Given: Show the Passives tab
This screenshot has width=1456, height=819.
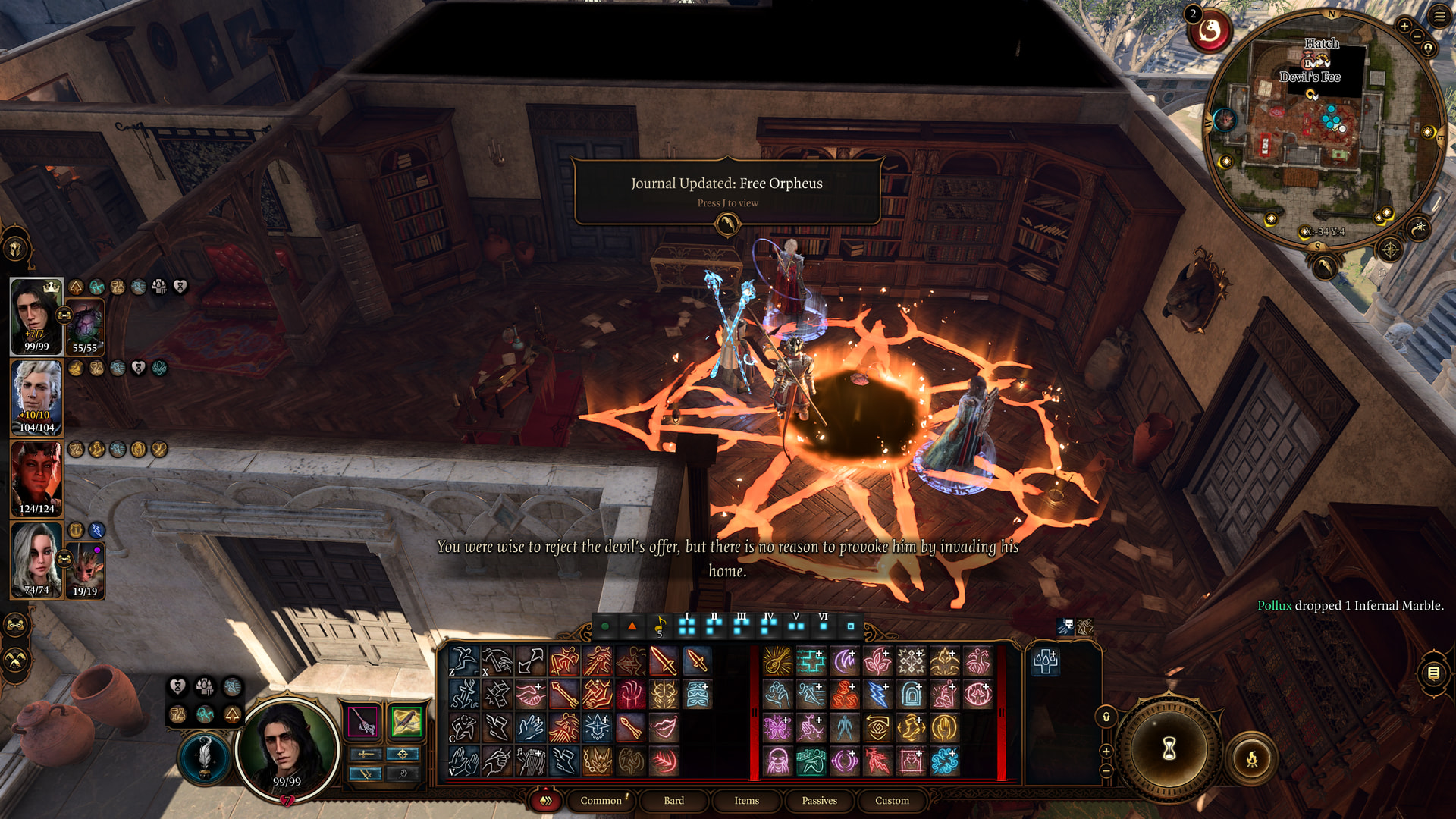Looking at the screenshot, I should pos(819,800).
